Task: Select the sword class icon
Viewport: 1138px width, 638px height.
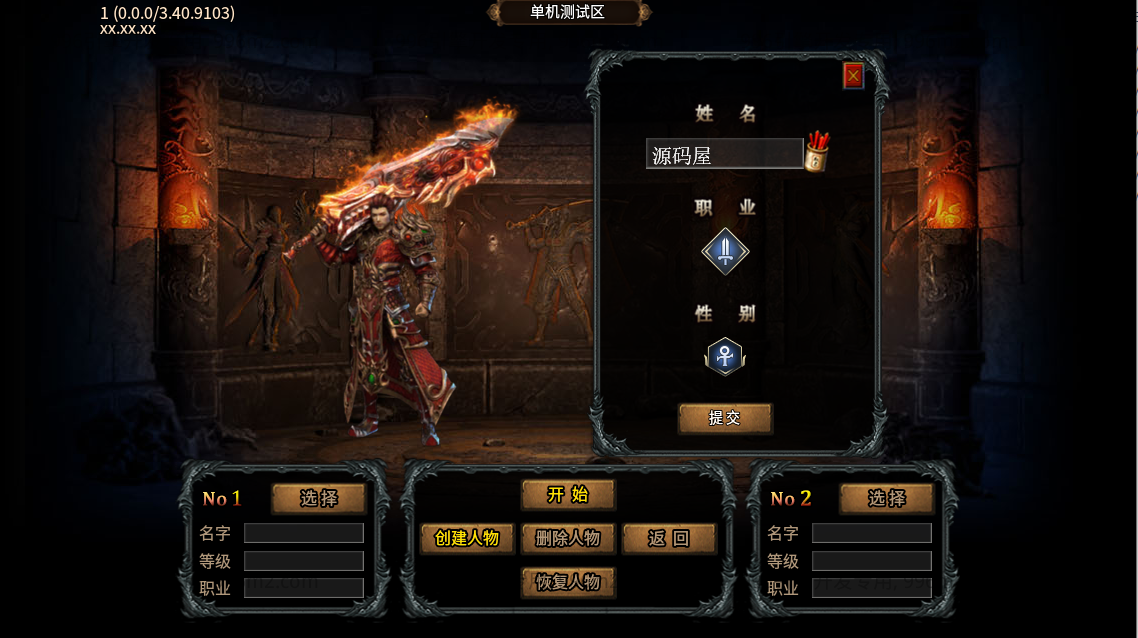Action: [x=725, y=250]
